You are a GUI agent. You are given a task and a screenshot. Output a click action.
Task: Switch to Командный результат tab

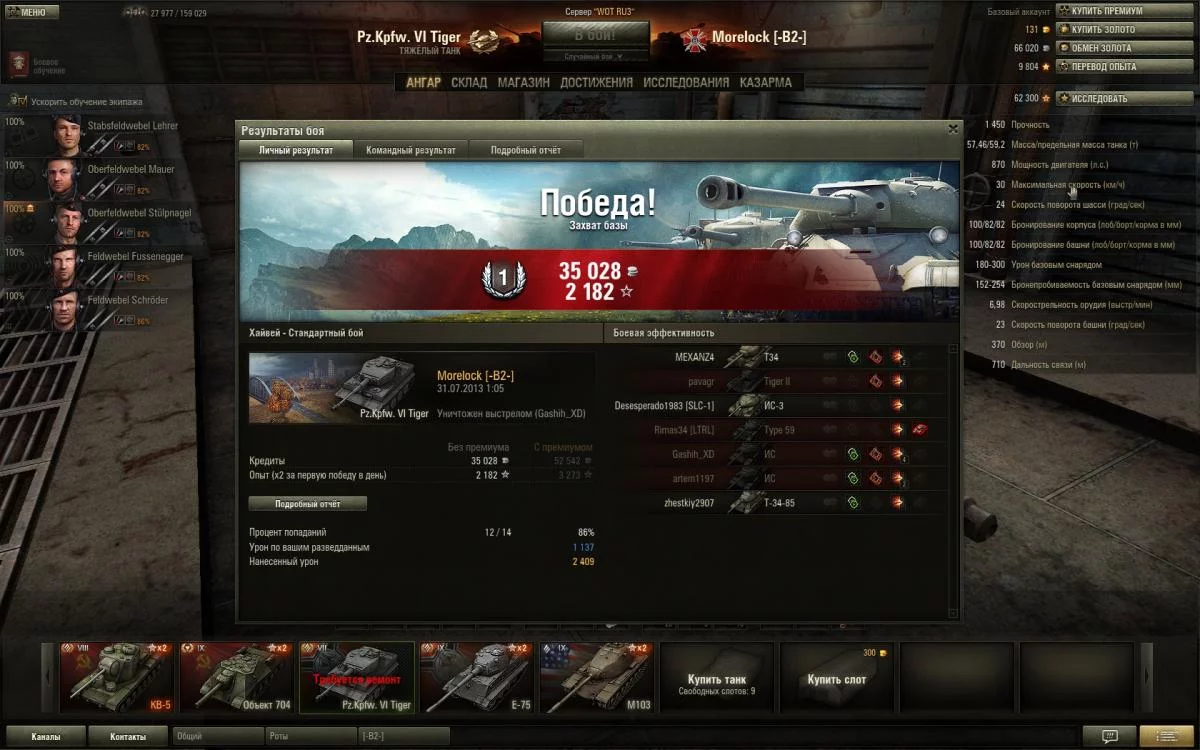click(410, 150)
